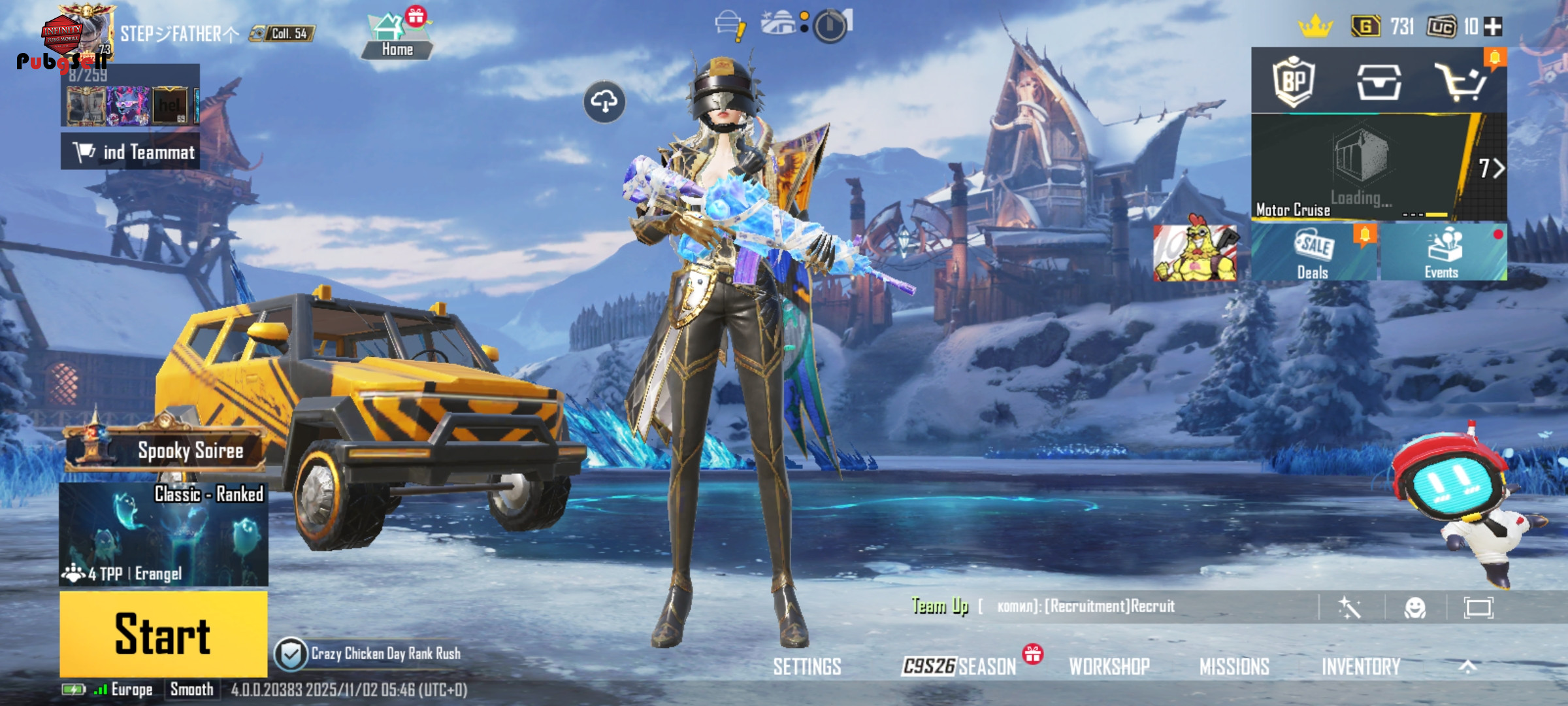This screenshot has width=1568, height=706.
Task: Add UC with the plus button
Action: click(1493, 27)
